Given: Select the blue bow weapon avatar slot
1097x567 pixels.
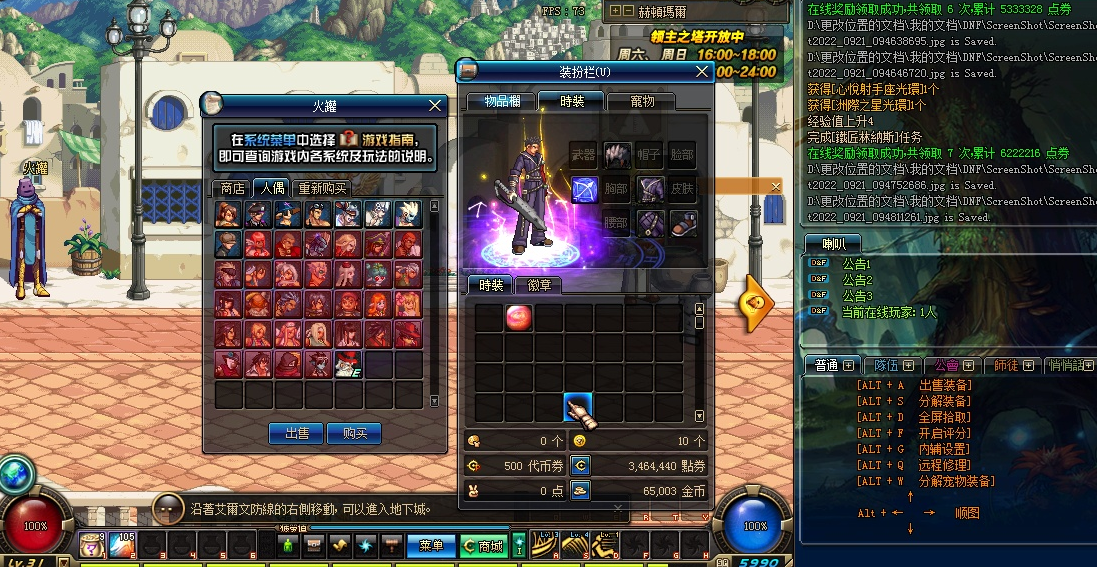Looking at the screenshot, I should click(x=584, y=188).
